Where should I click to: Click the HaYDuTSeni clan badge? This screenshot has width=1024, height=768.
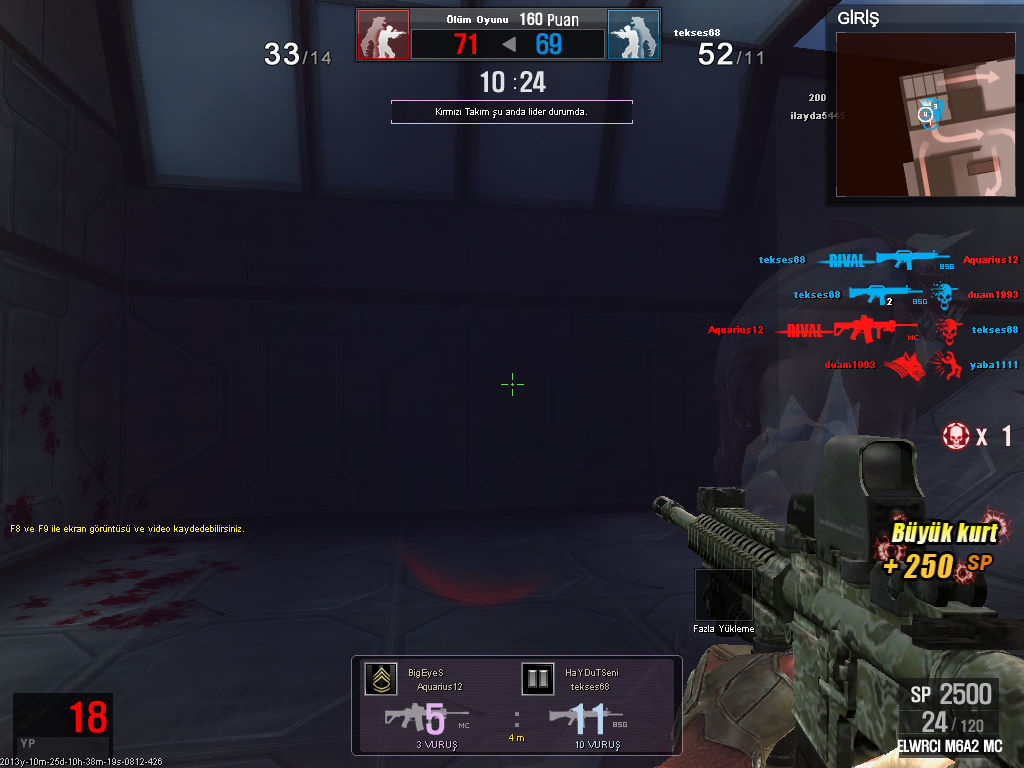pos(538,679)
